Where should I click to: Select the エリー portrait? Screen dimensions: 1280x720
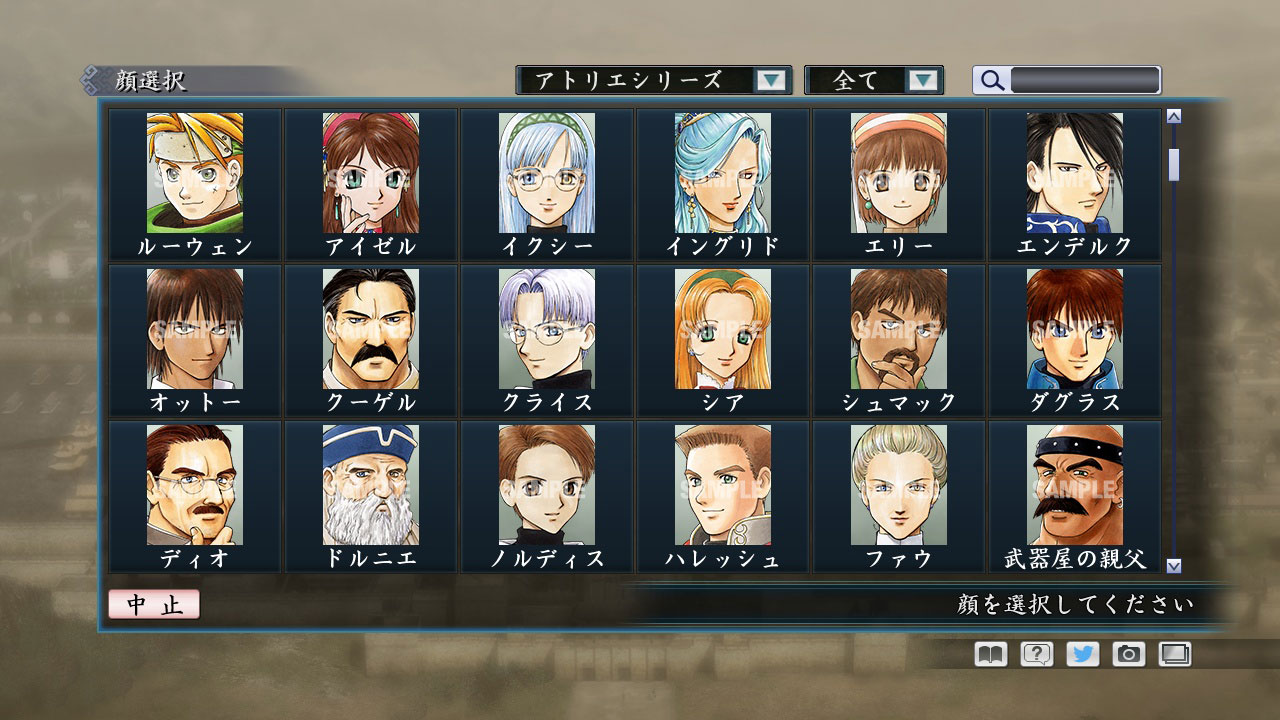click(897, 175)
